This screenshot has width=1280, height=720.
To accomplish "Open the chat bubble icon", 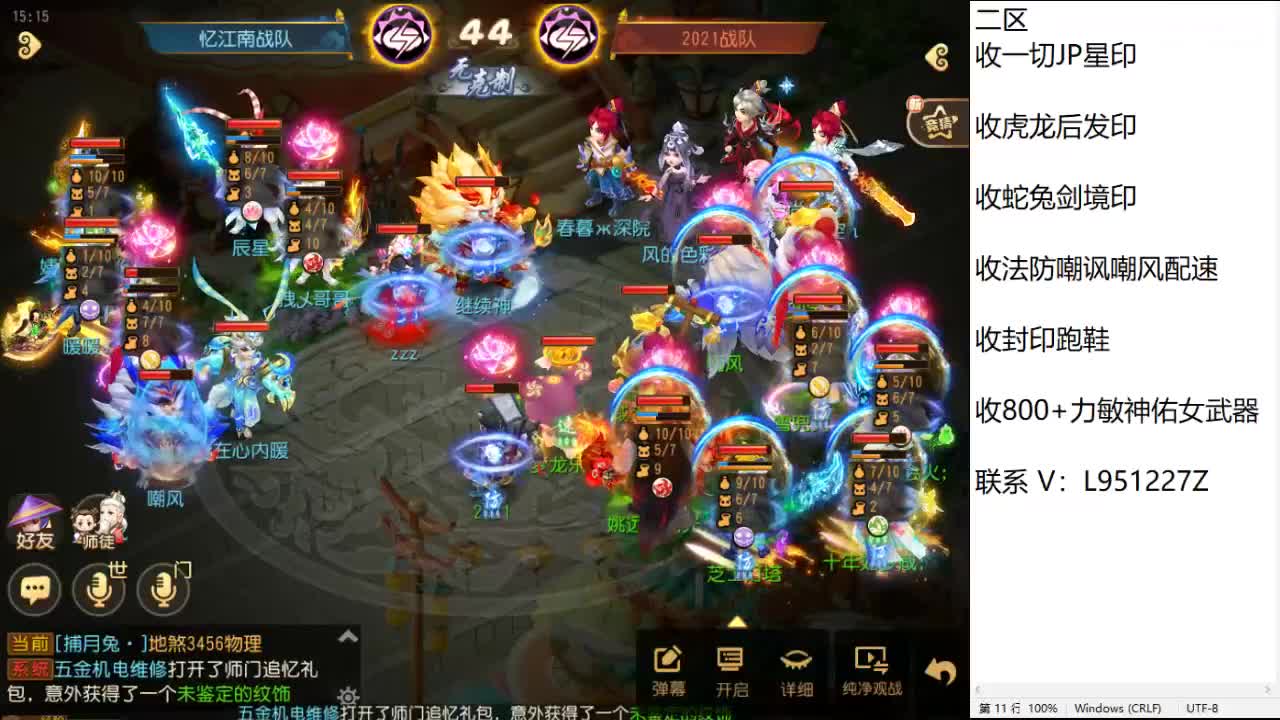I will pos(34,590).
